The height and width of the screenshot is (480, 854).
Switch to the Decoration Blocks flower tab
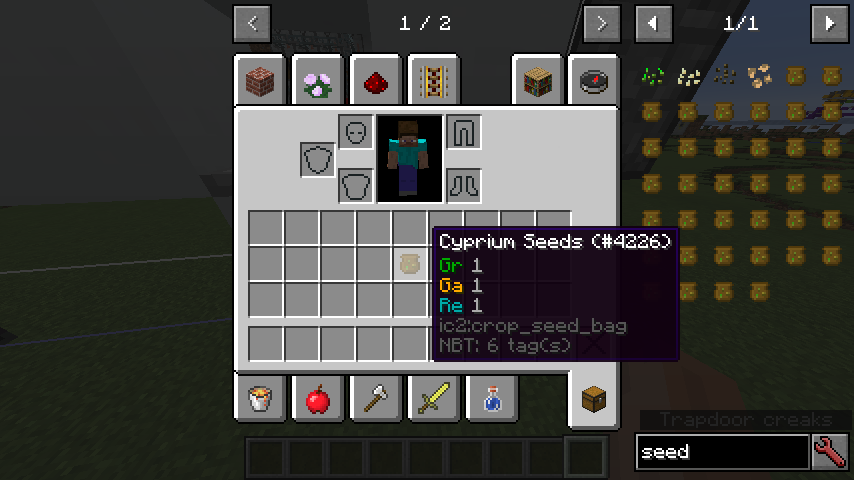[318, 80]
